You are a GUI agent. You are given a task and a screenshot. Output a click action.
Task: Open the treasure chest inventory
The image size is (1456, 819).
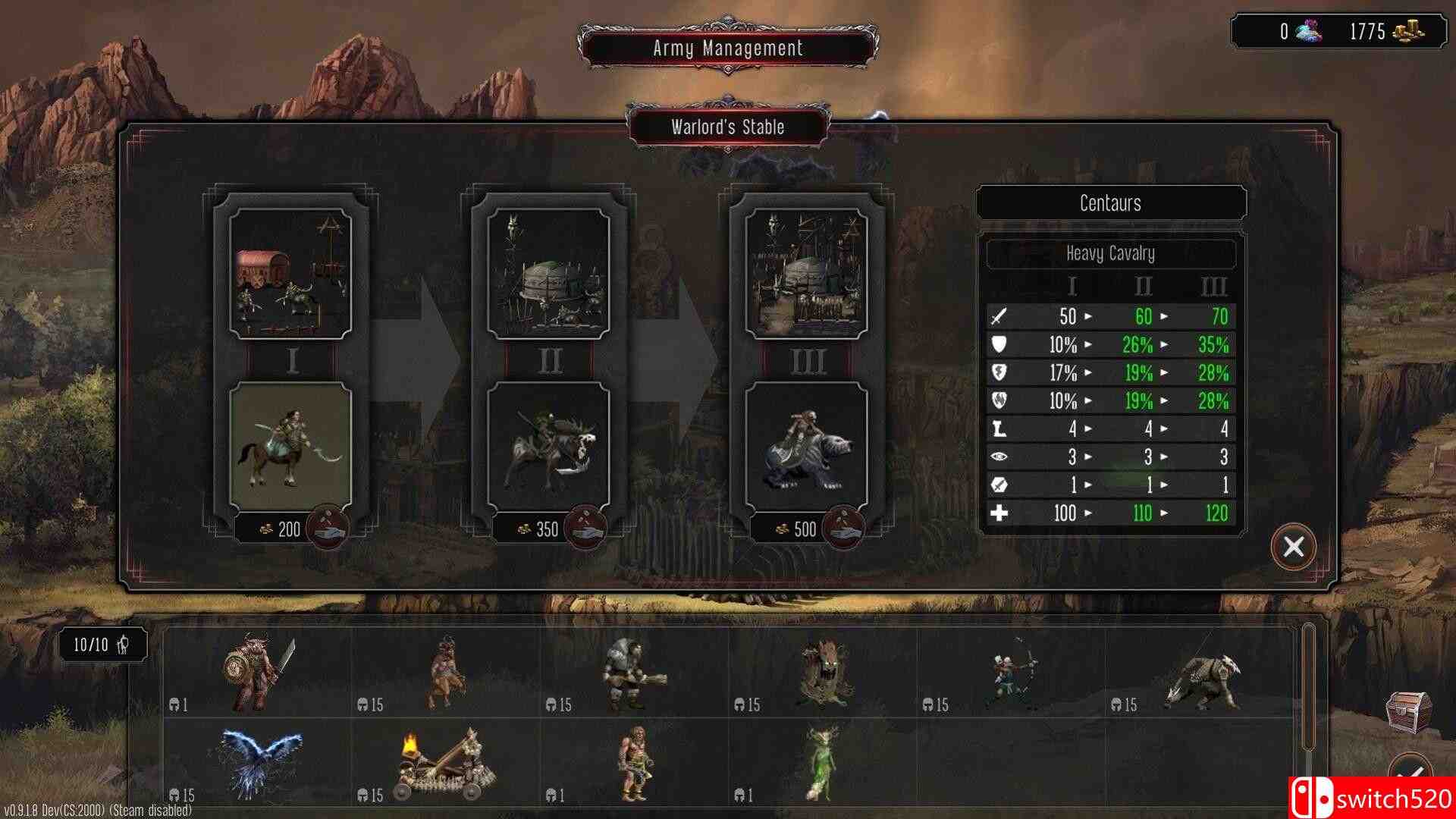pyautogui.click(x=1408, y=710)
